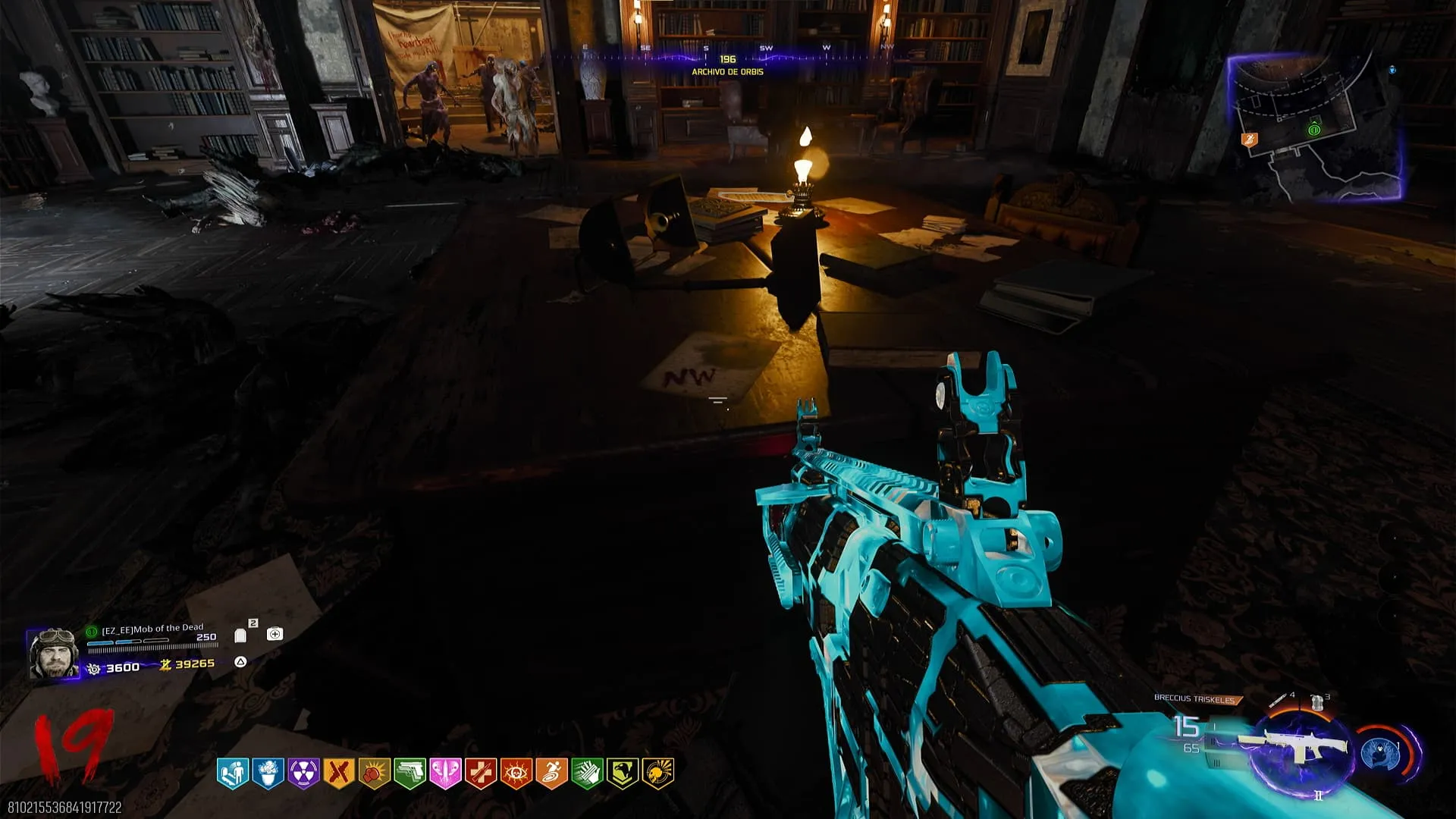1456x819 pixels.
Task: Select the armor plate icon
Action: [x=240, y=635]
